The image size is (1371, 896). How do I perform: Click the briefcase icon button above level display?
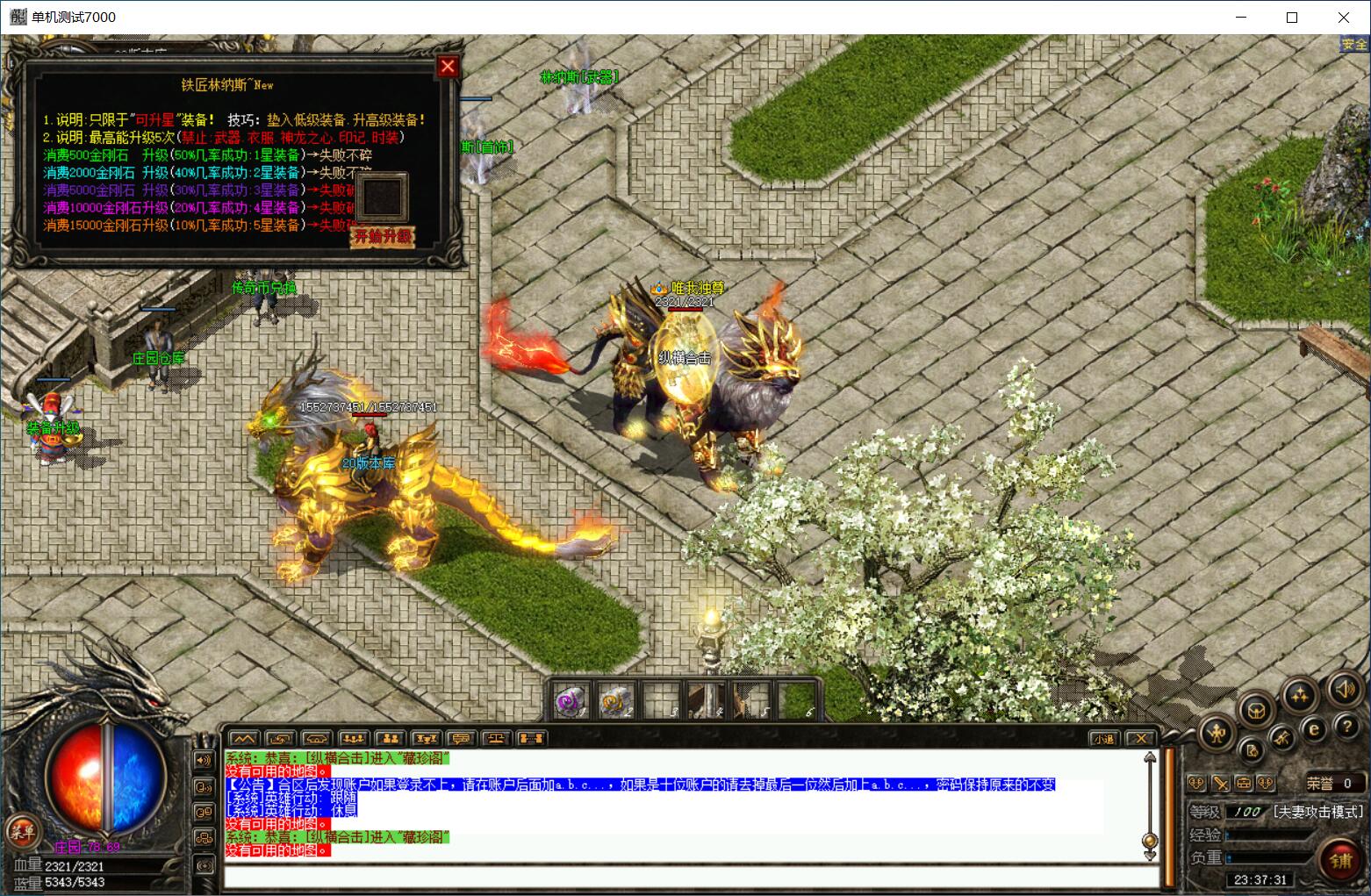point(1243,783)
